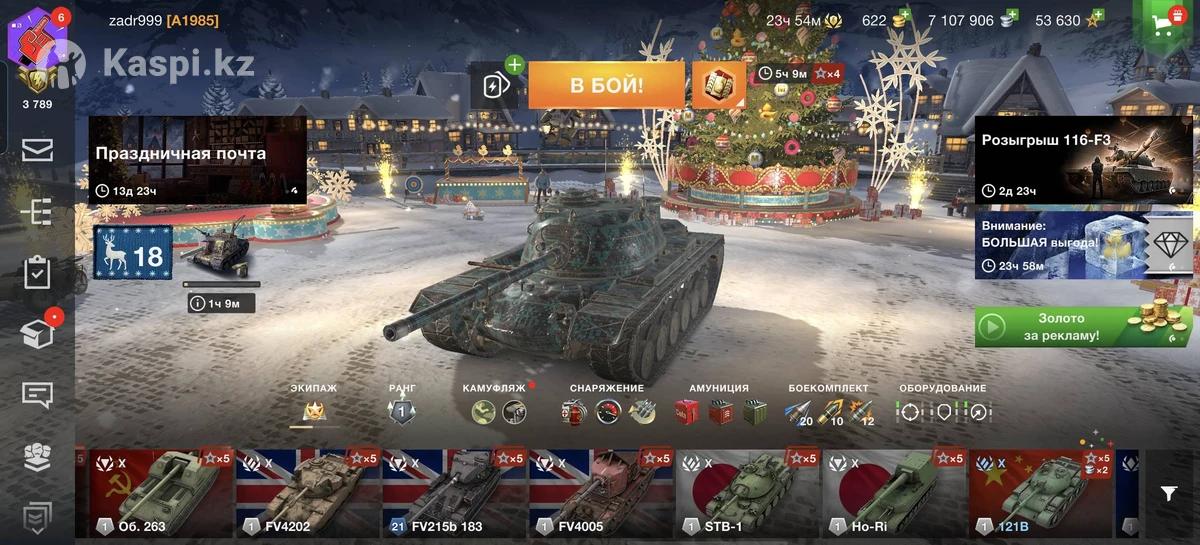Choose the FV215b 183 tank
Viewport: 1200px width, 545px height.
pos(455,494)
